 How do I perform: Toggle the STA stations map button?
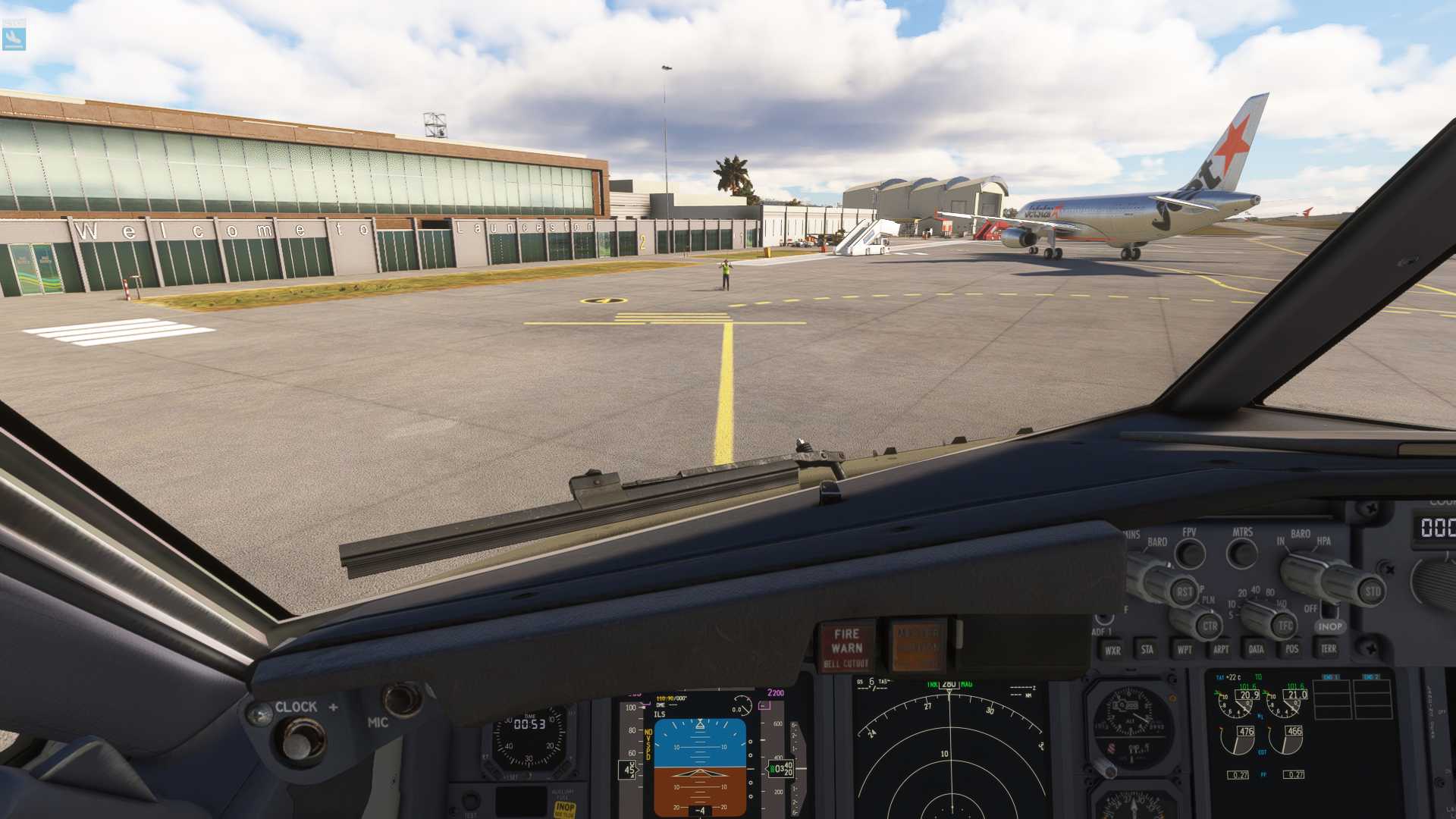coord(1147,649)
